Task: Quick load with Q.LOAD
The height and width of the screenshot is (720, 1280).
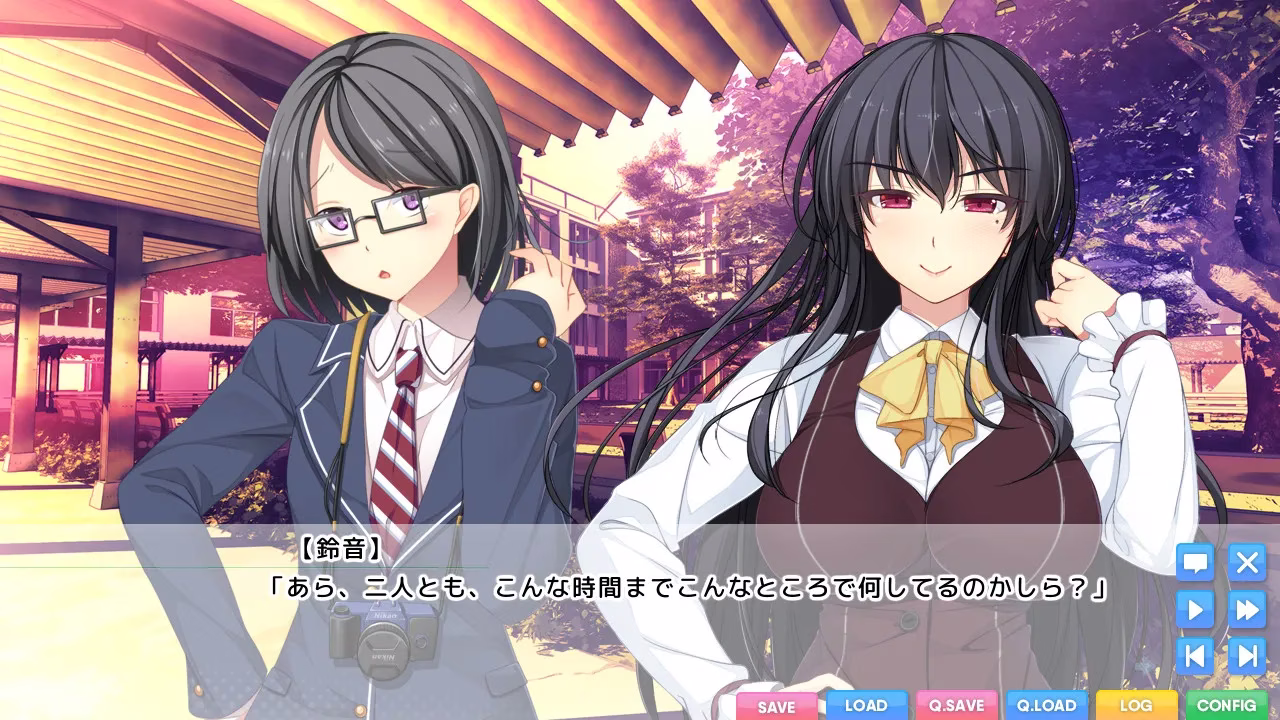Action: (x=1046, y=705)
